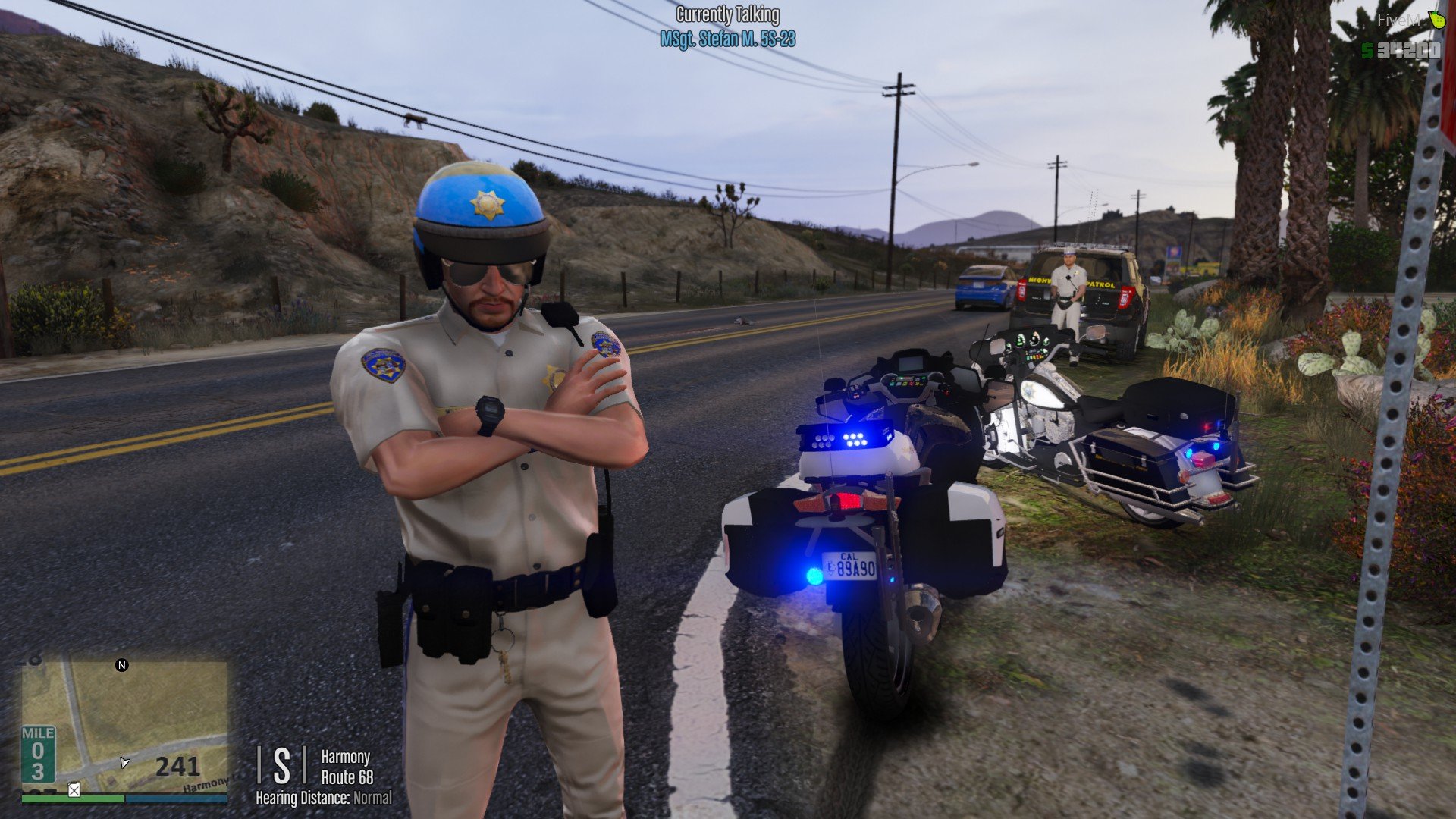Select the talking player MSgt. Stefan M. 5S-23

[x=727, y=39]
